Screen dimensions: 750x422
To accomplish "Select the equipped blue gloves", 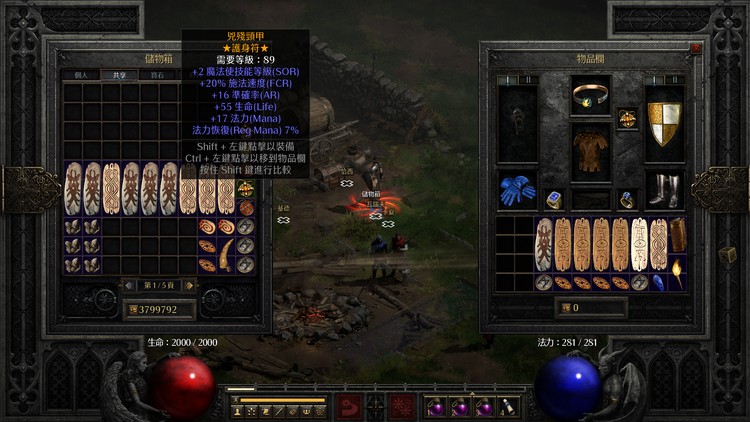I will (x=517, y=191).
